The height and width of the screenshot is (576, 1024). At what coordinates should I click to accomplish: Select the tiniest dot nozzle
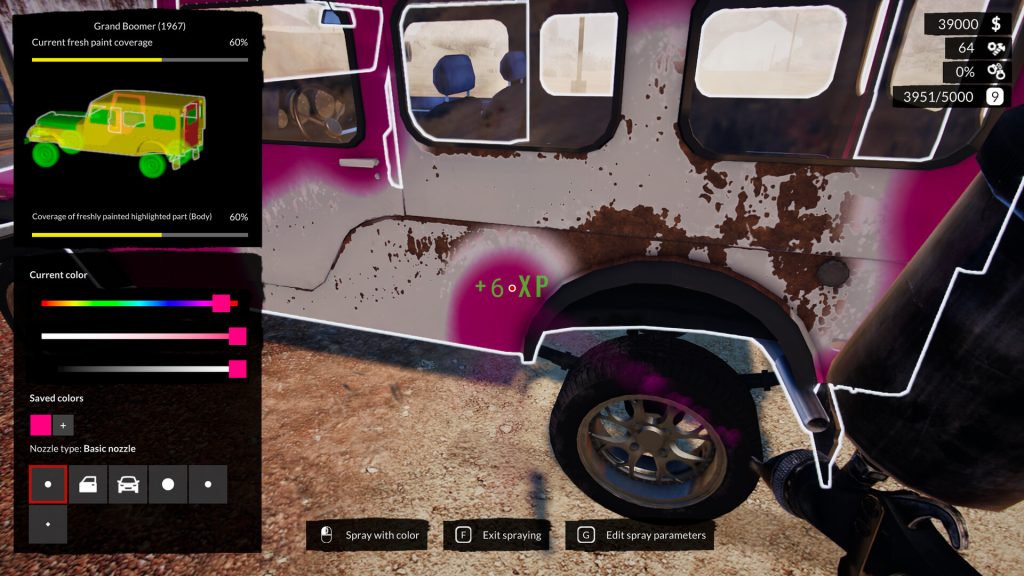(48, 524)
